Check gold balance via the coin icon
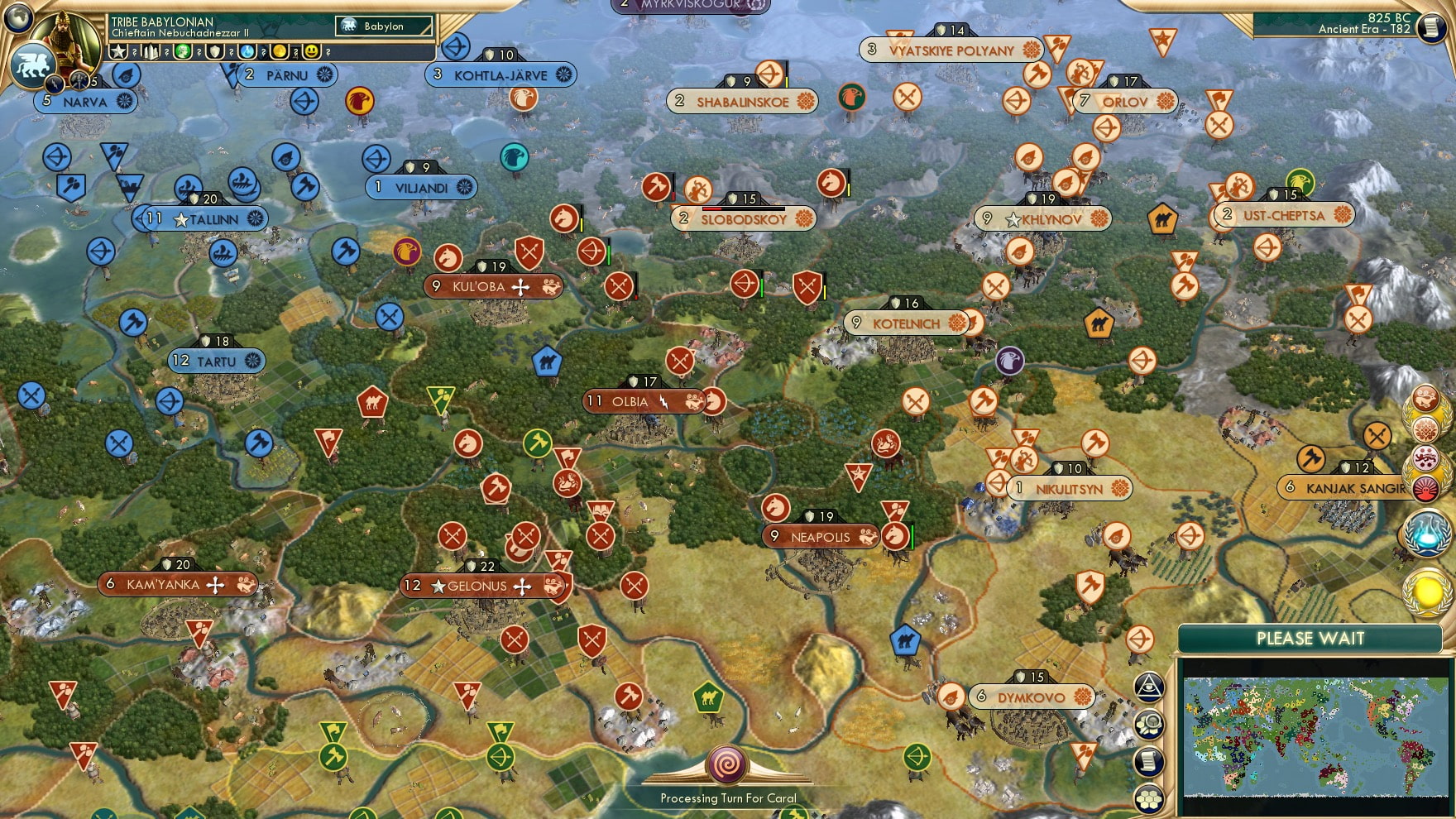 coord(280,52)
